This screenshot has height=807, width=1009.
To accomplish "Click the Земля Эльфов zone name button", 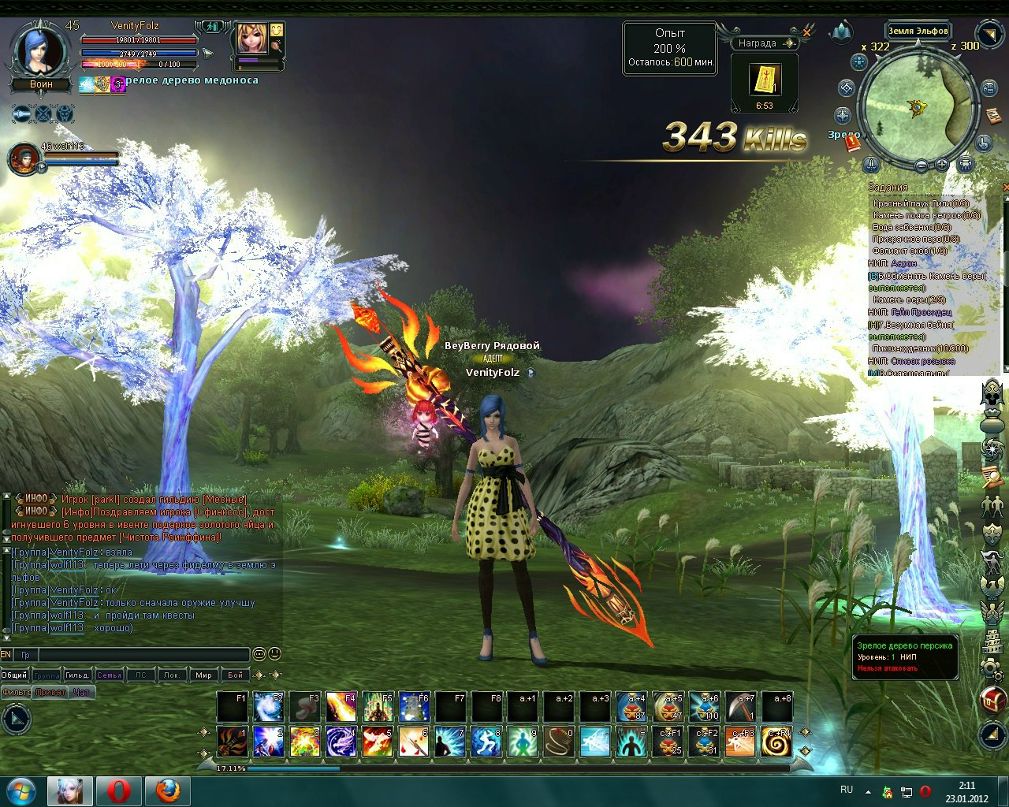I will pyautogui.click(x=918, y=31).
